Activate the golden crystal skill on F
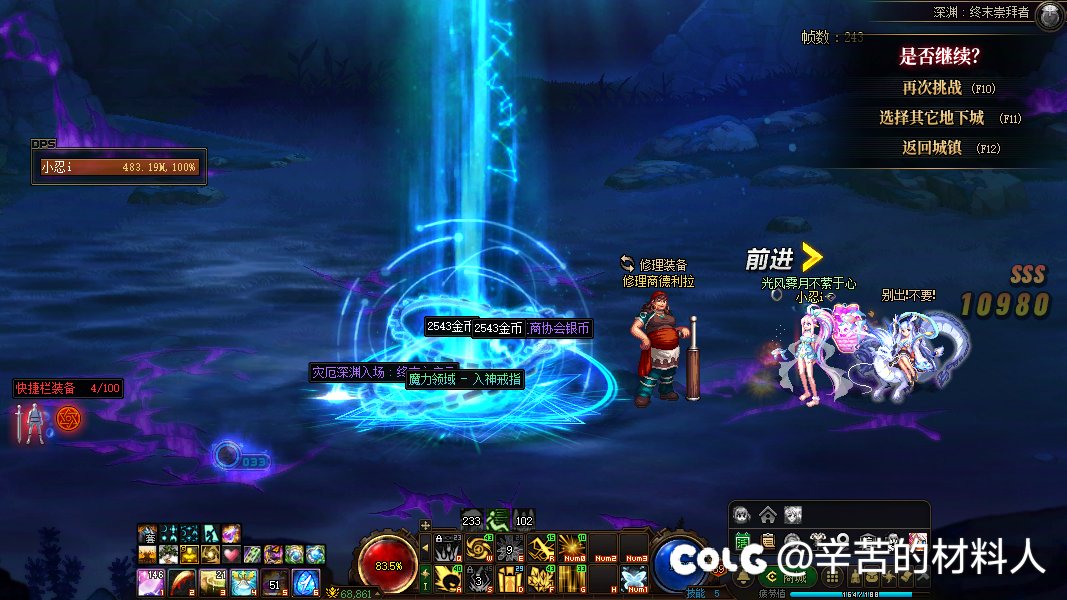 pyautogui.click(x=542, y=577)
